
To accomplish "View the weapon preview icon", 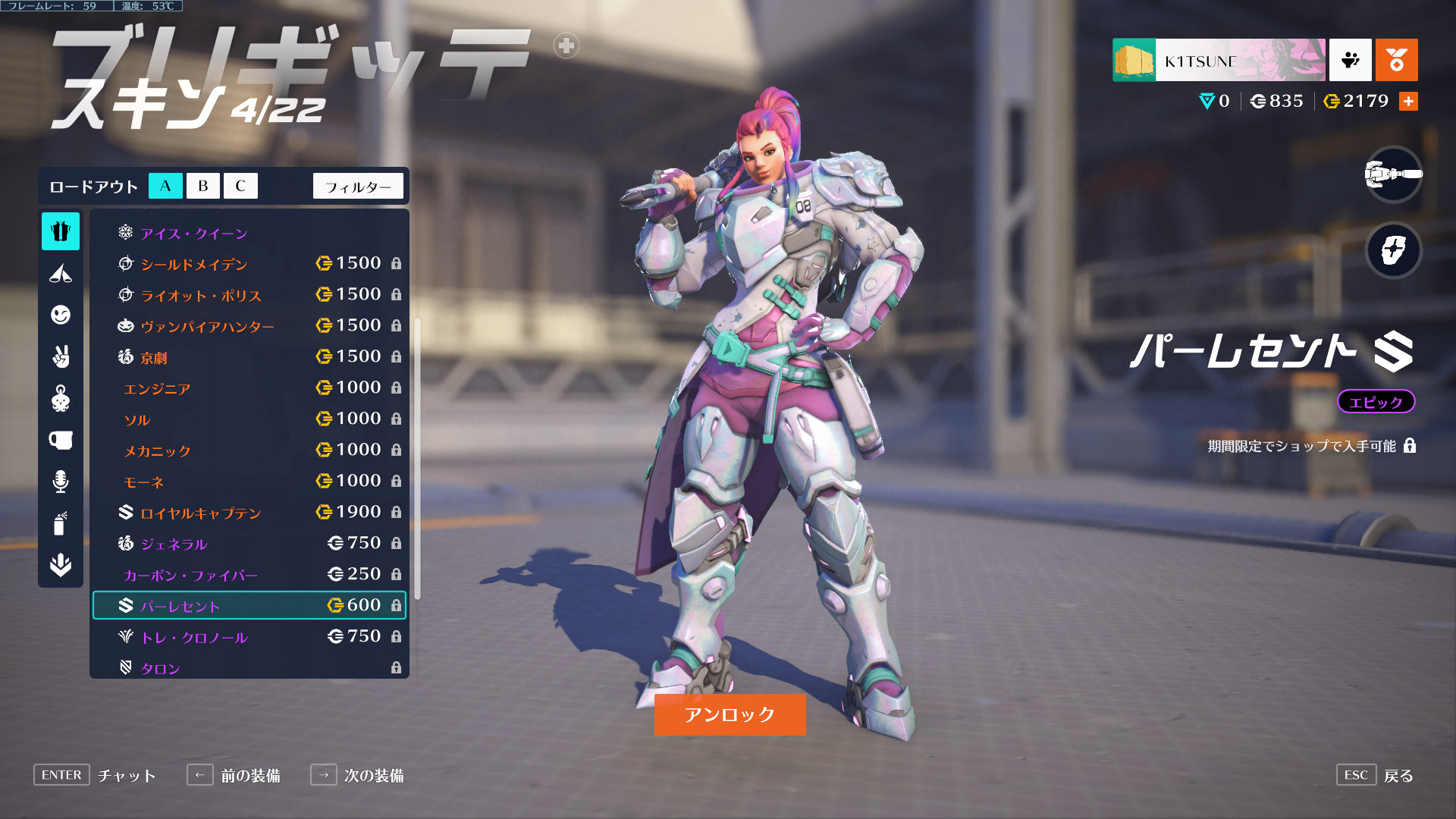I will 1393,174.
